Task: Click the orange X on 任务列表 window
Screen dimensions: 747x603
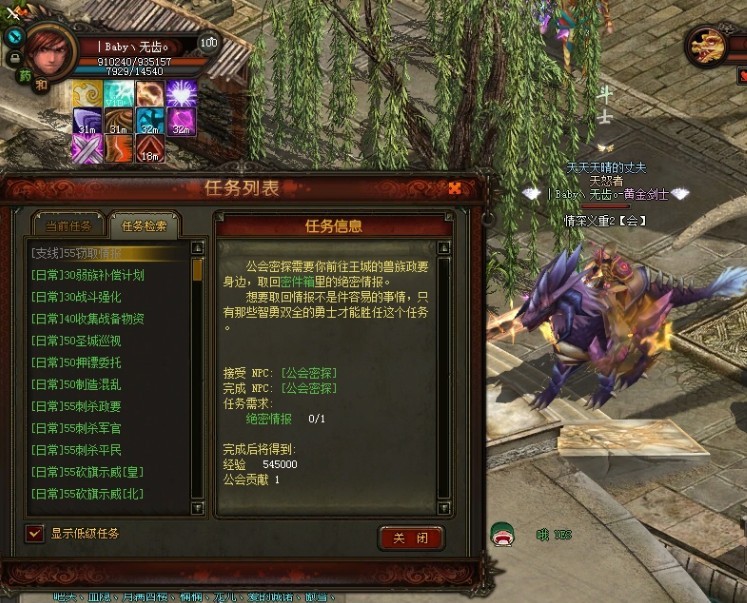Action: [x=454, y=188]
